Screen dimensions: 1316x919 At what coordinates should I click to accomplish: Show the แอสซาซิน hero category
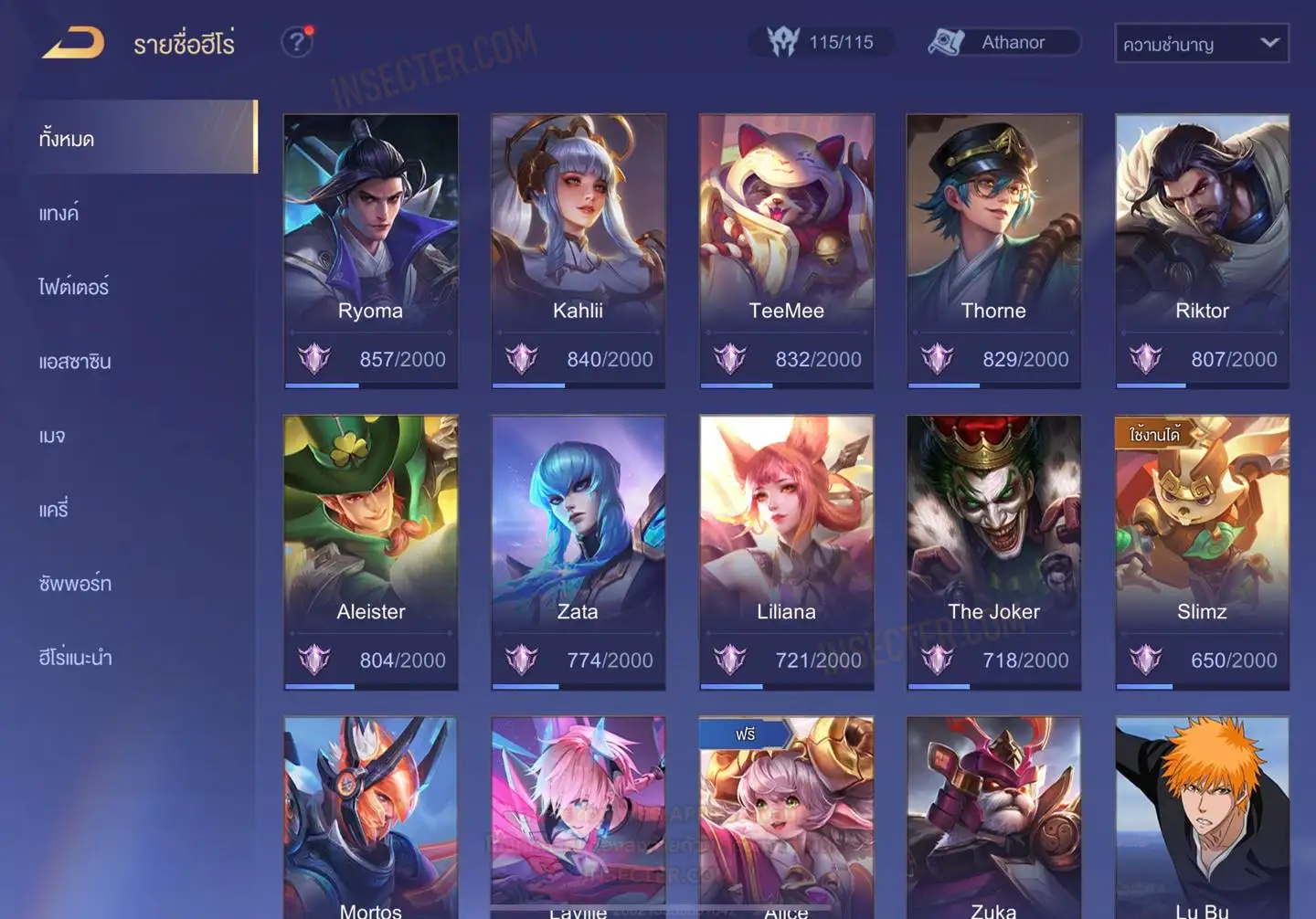pos(75,362)
